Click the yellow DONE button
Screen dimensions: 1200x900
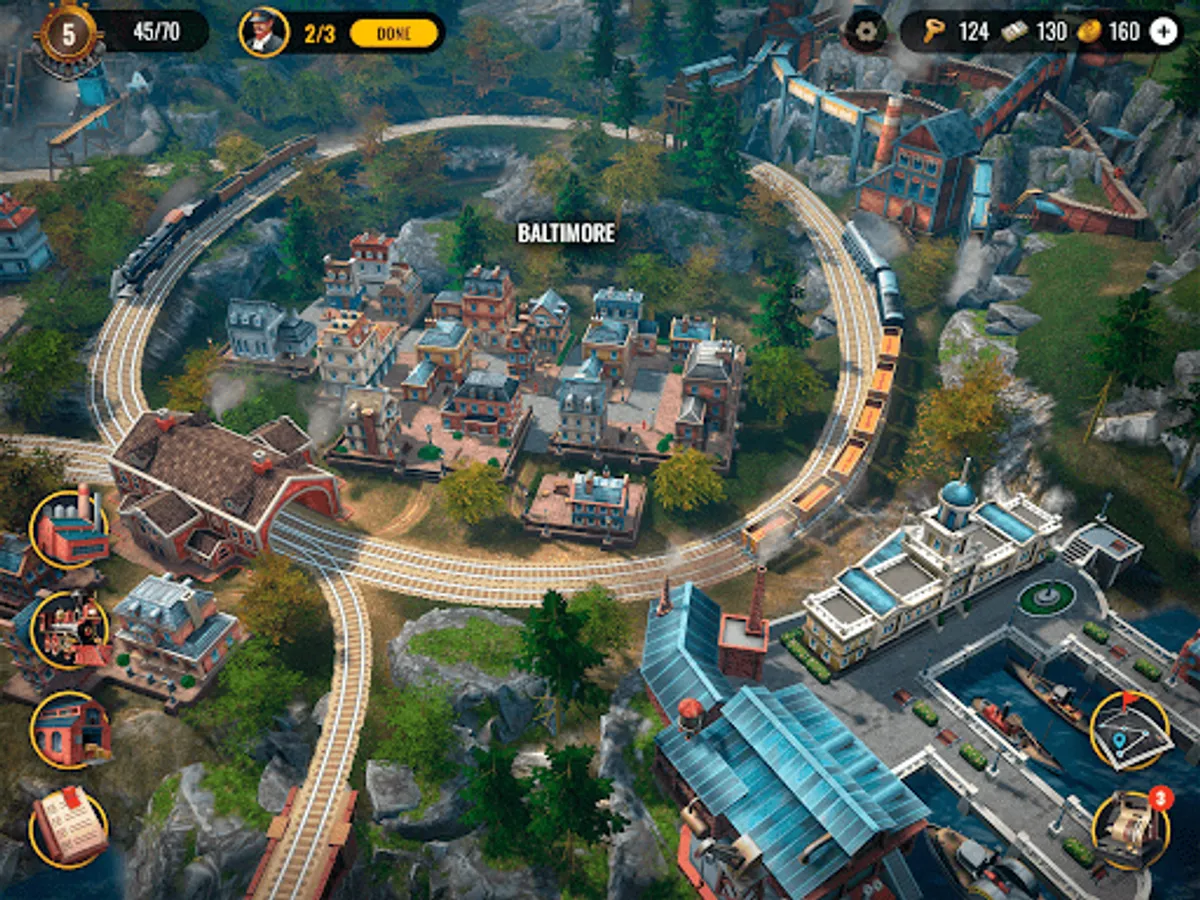coord(394,33)
